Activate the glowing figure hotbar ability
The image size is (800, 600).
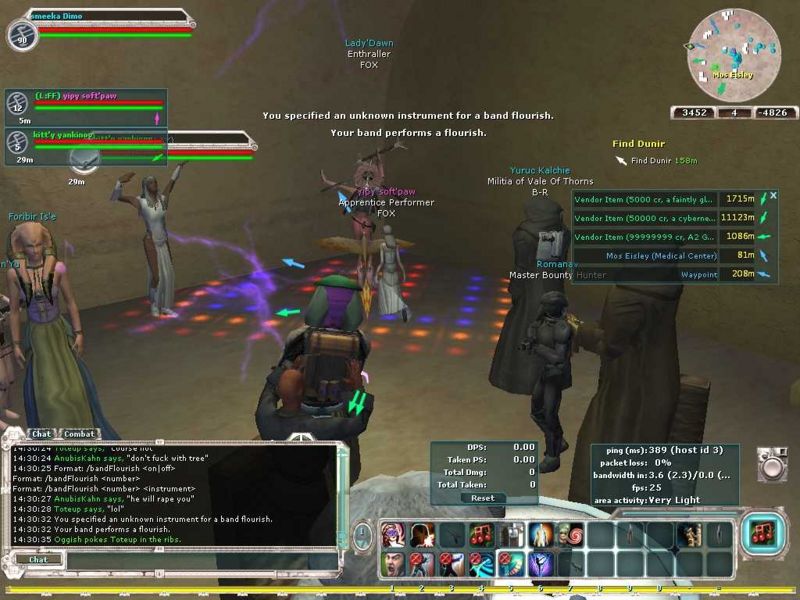coord(541,534)
